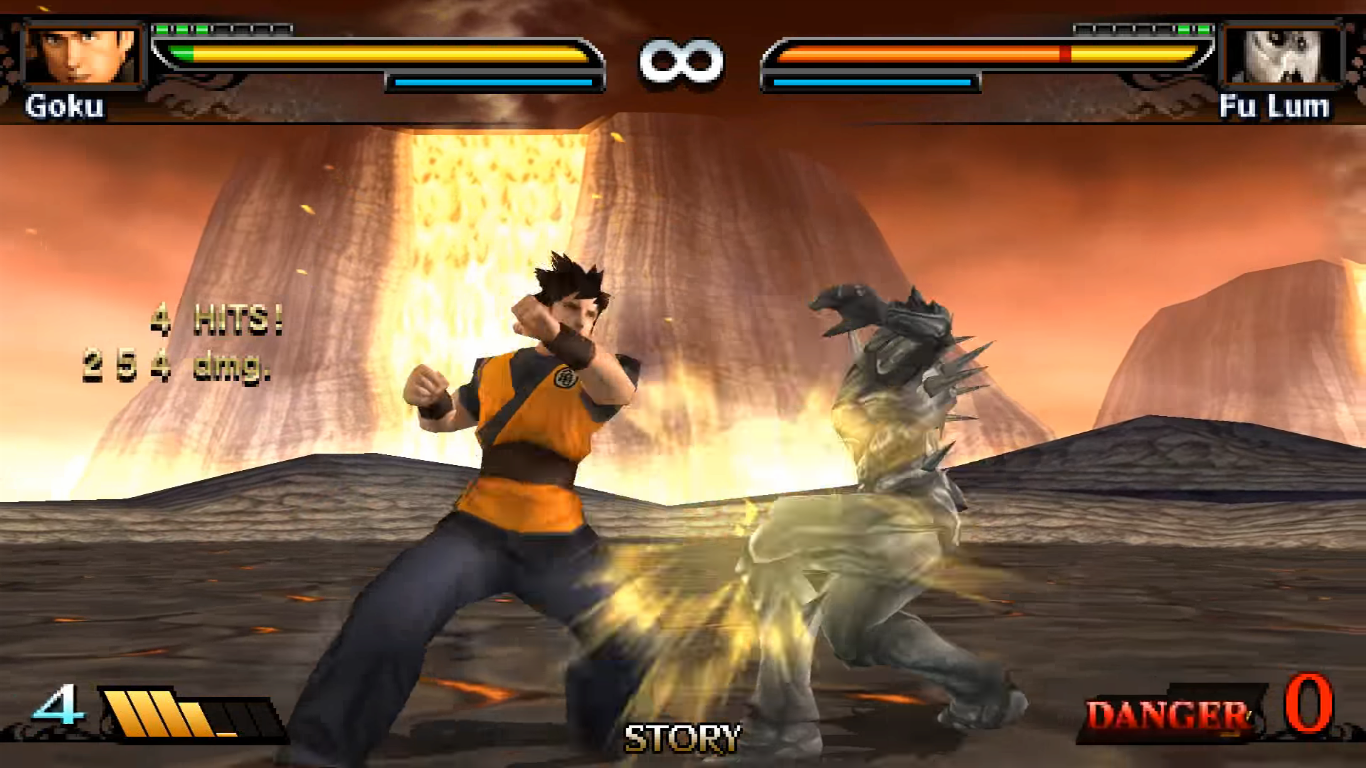Click Goku's character portrait
The height and width of the screenshot is (768, 1366).
click(83, 55)
